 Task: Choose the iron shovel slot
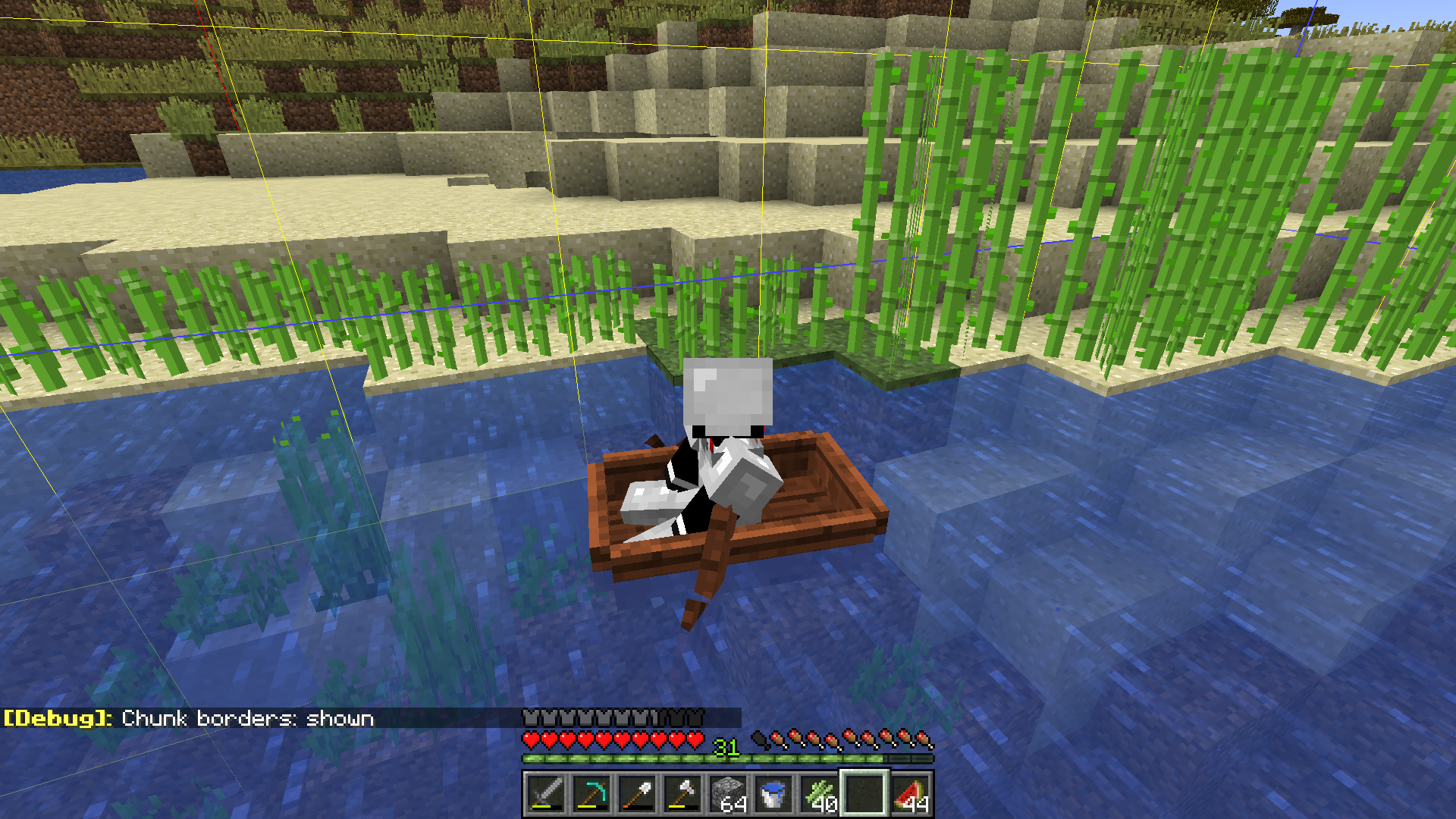pyautogui.click(x=637, y=794)
